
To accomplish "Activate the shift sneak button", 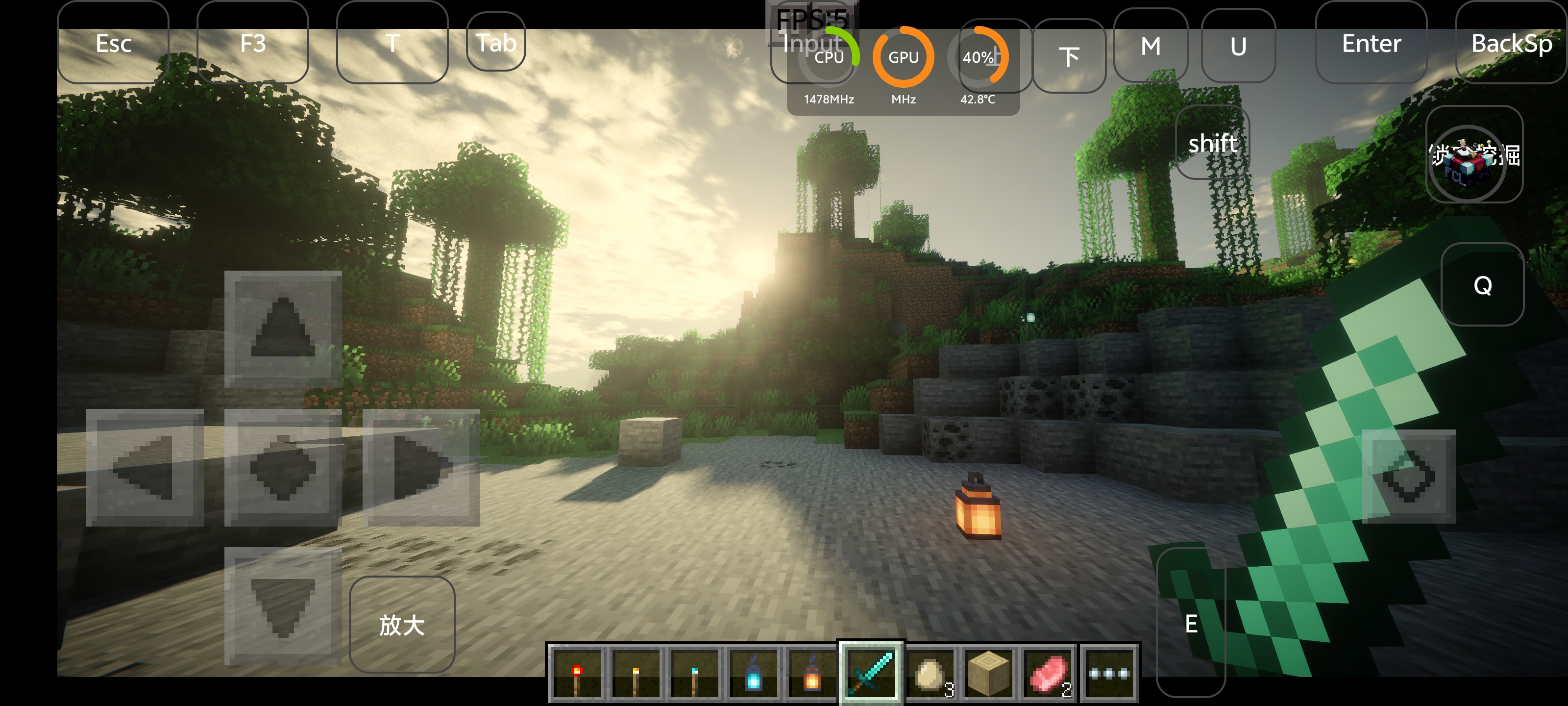I will (1212, 144).
